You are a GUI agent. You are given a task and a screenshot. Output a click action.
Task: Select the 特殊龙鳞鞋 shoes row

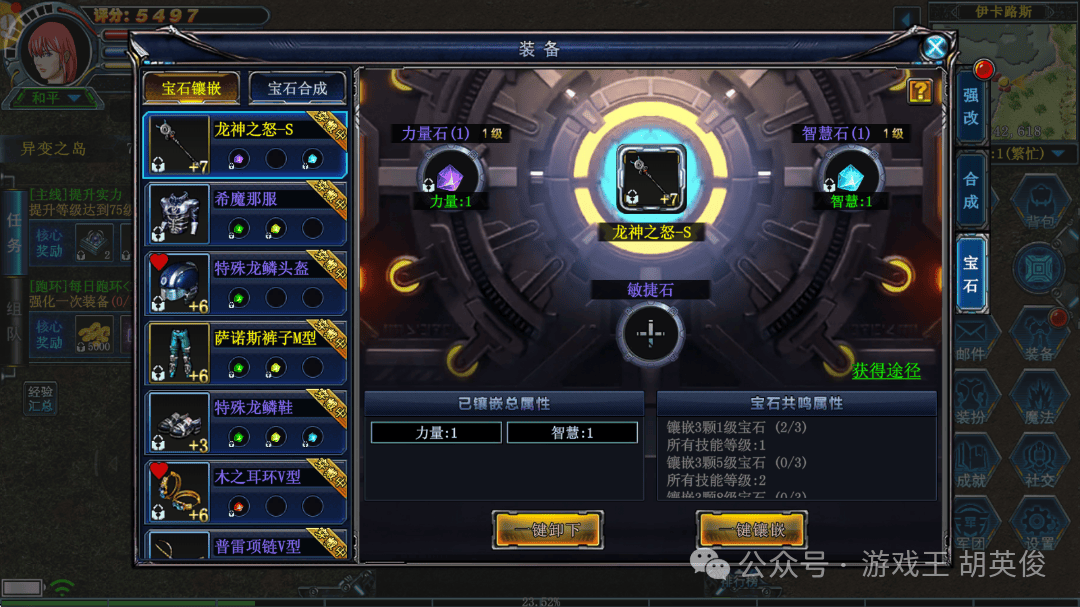click(x=246, y=422)
